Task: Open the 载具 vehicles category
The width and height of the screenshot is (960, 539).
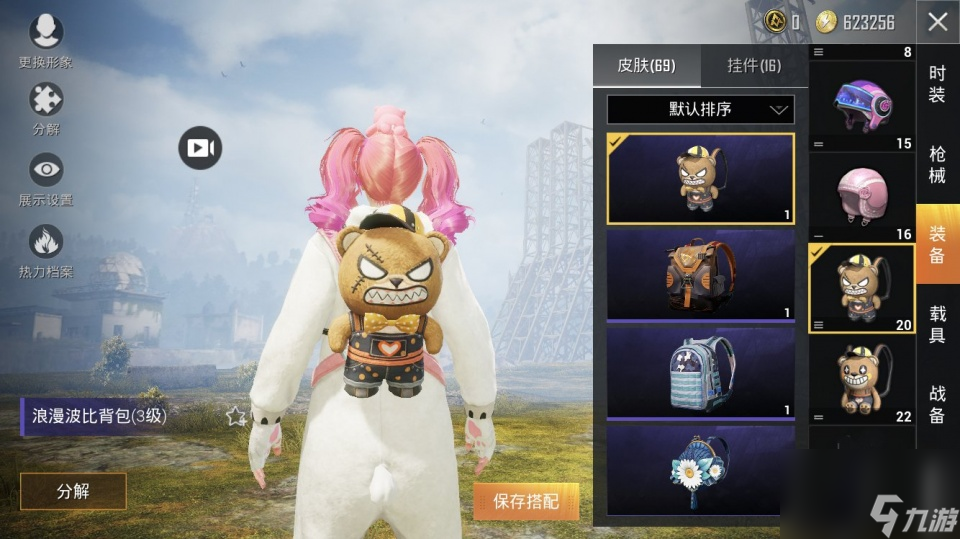Action: click(x=937, y=324)
